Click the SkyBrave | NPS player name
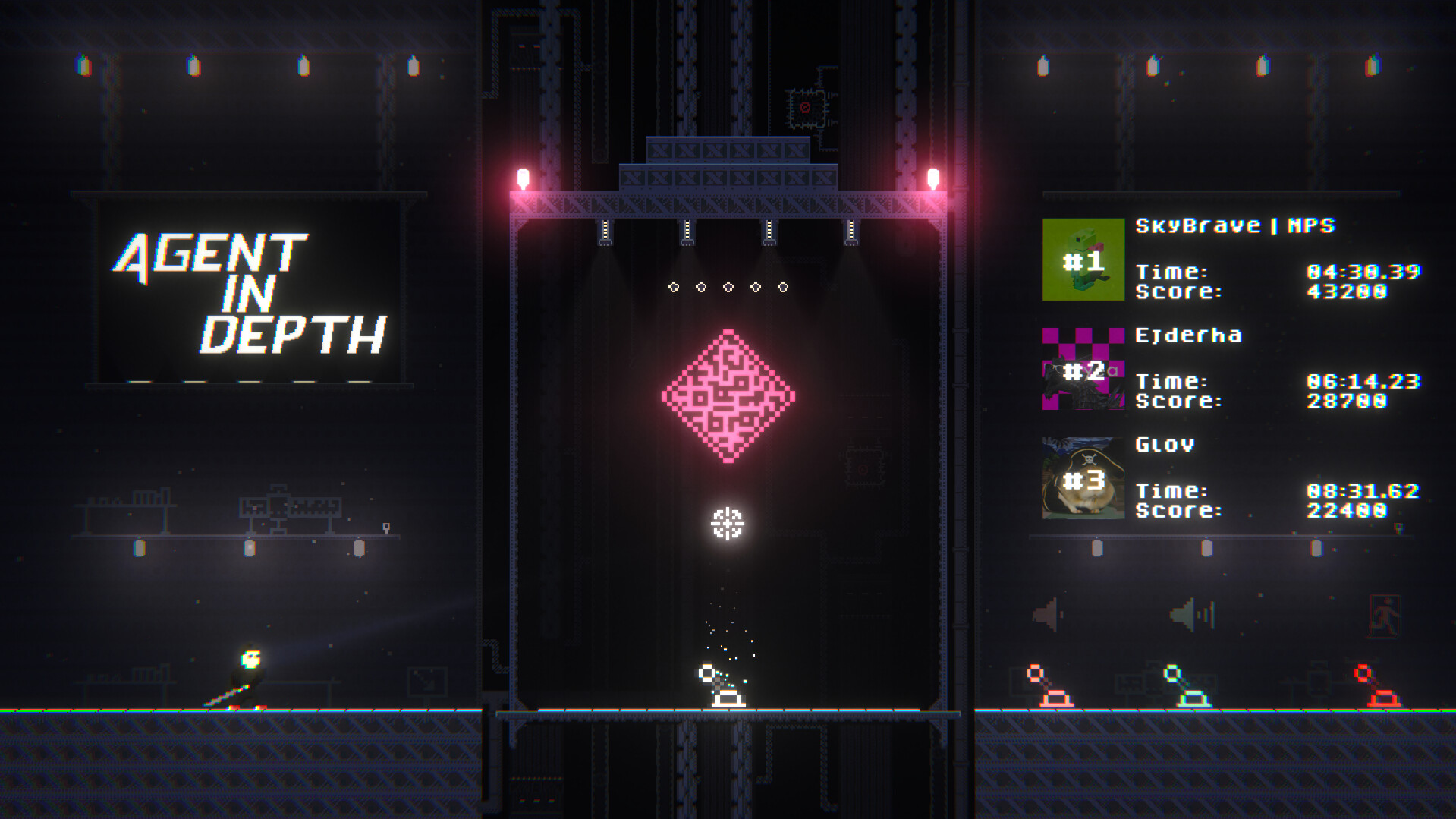Screen dimensions: 1456x819 point(1235,225)
